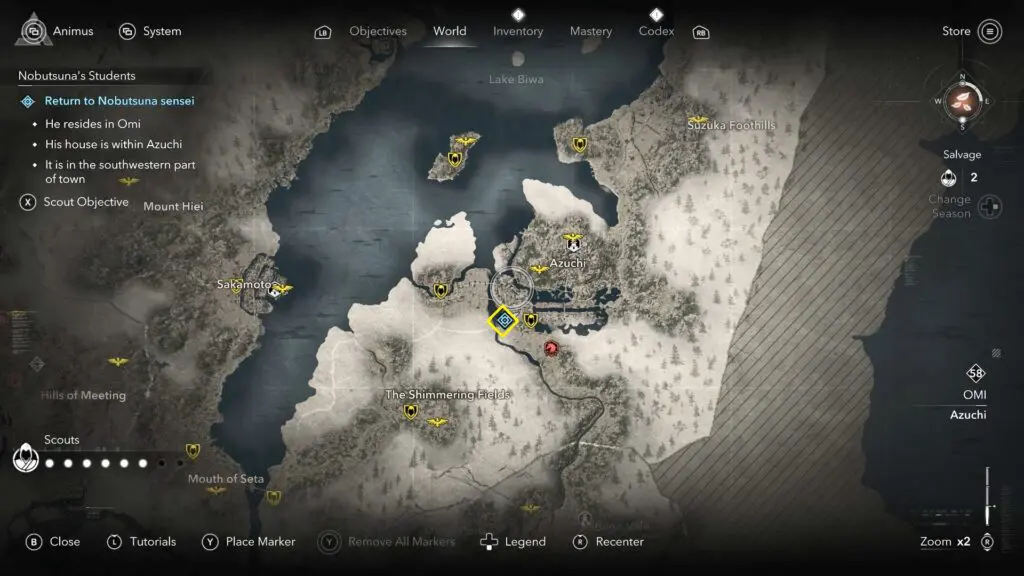Open the System menu
The image size is (1024, 576).
tap(151, 31)
